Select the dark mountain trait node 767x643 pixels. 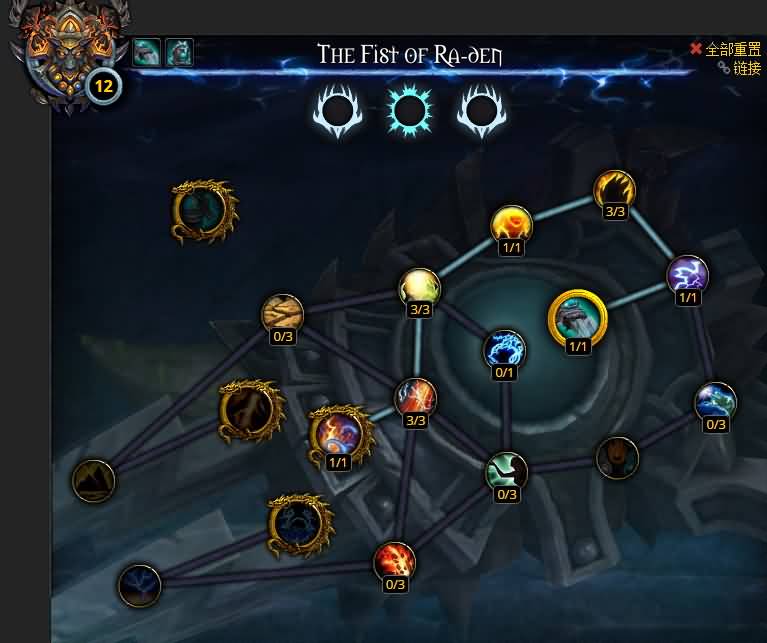tap(94, 481)
